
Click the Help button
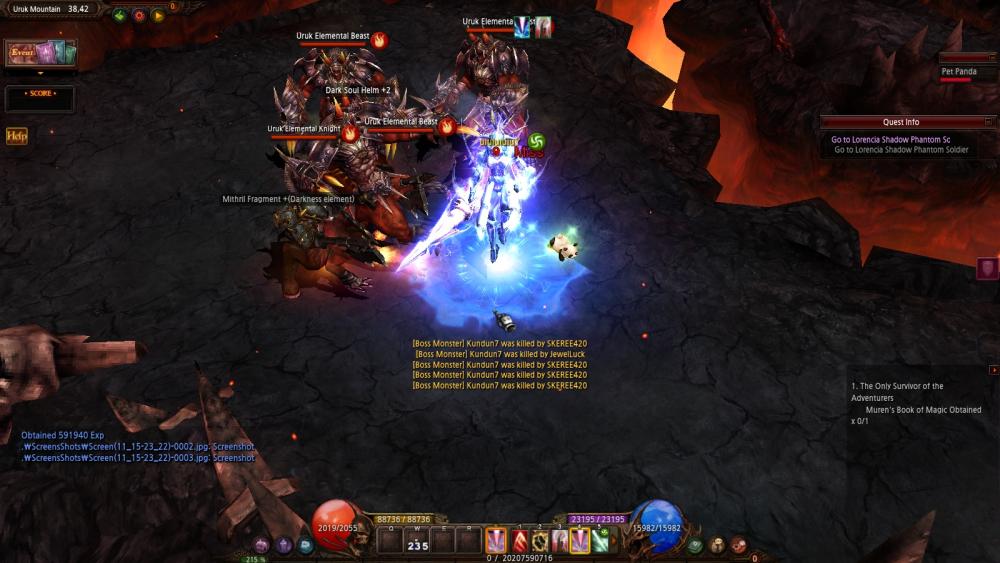point(16,136)
